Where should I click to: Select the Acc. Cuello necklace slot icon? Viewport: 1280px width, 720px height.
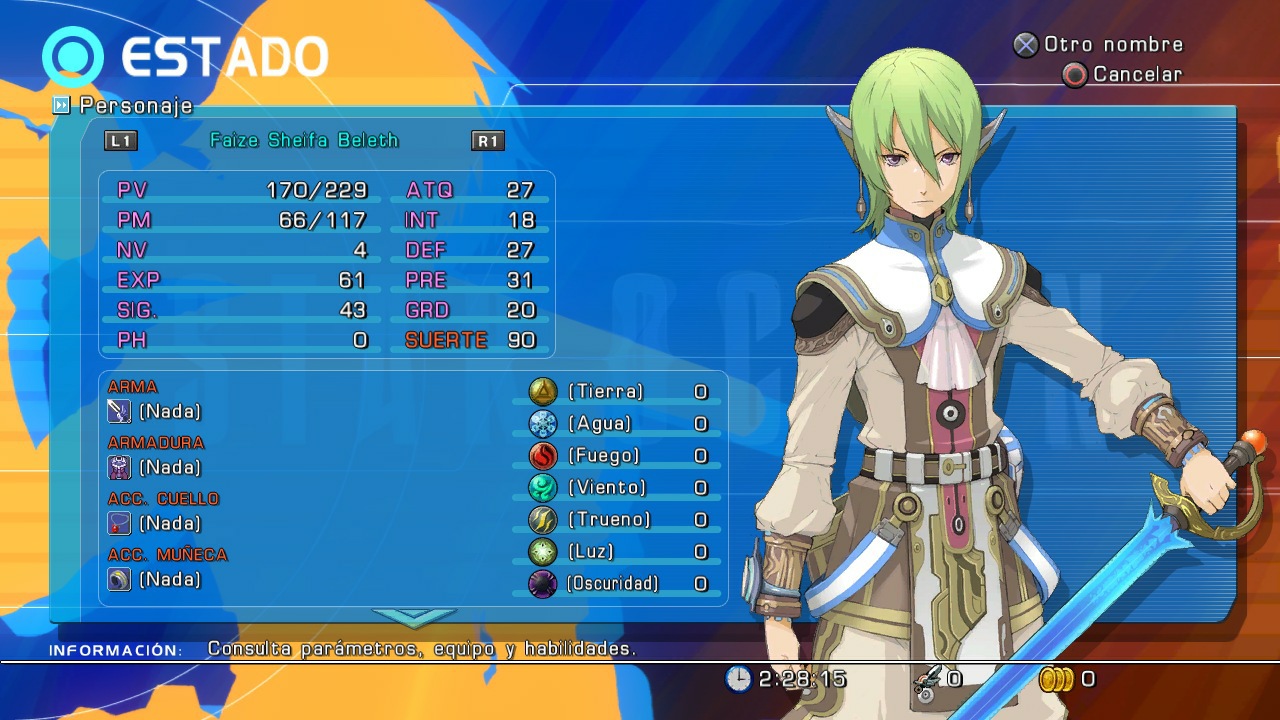point(119,522)
